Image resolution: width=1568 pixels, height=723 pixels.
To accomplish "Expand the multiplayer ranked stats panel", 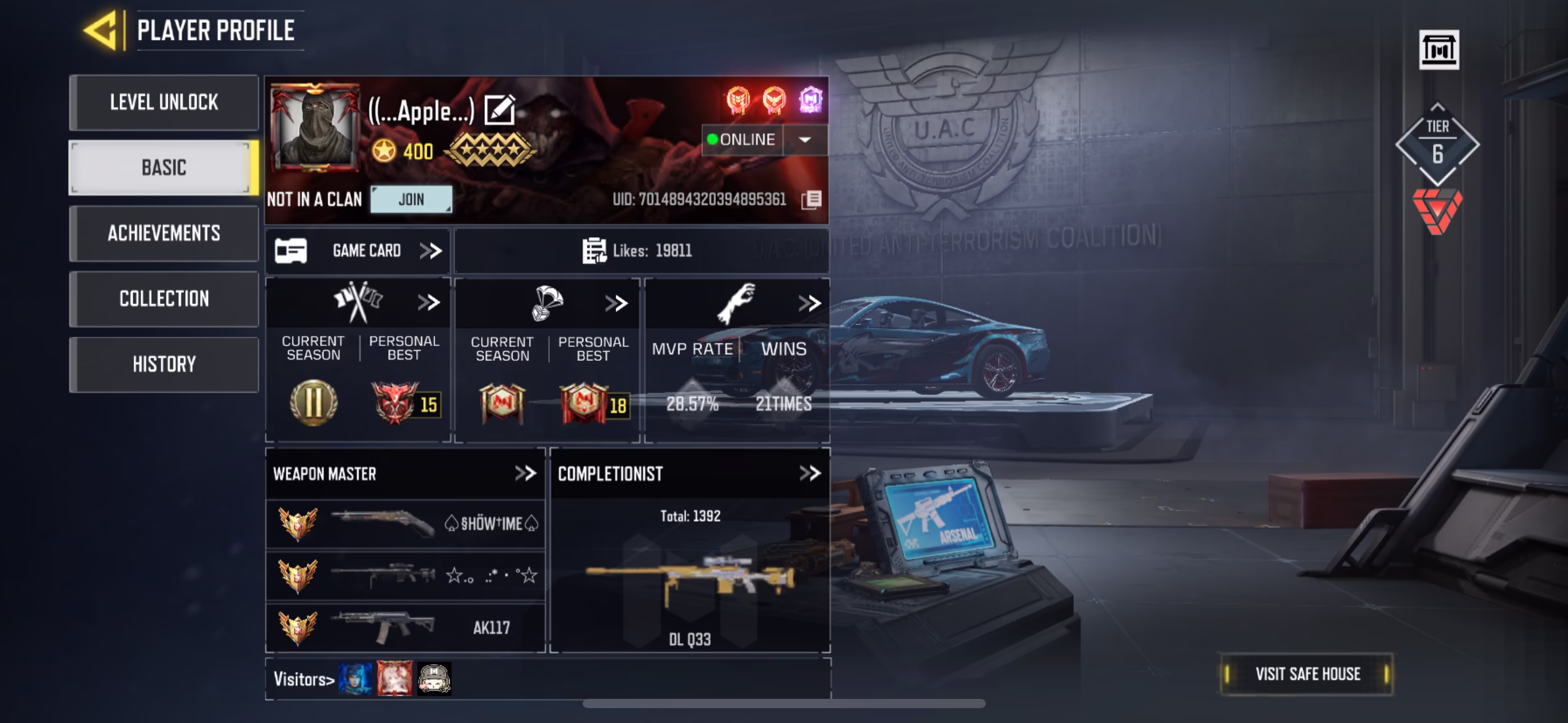I will (429, 303).
